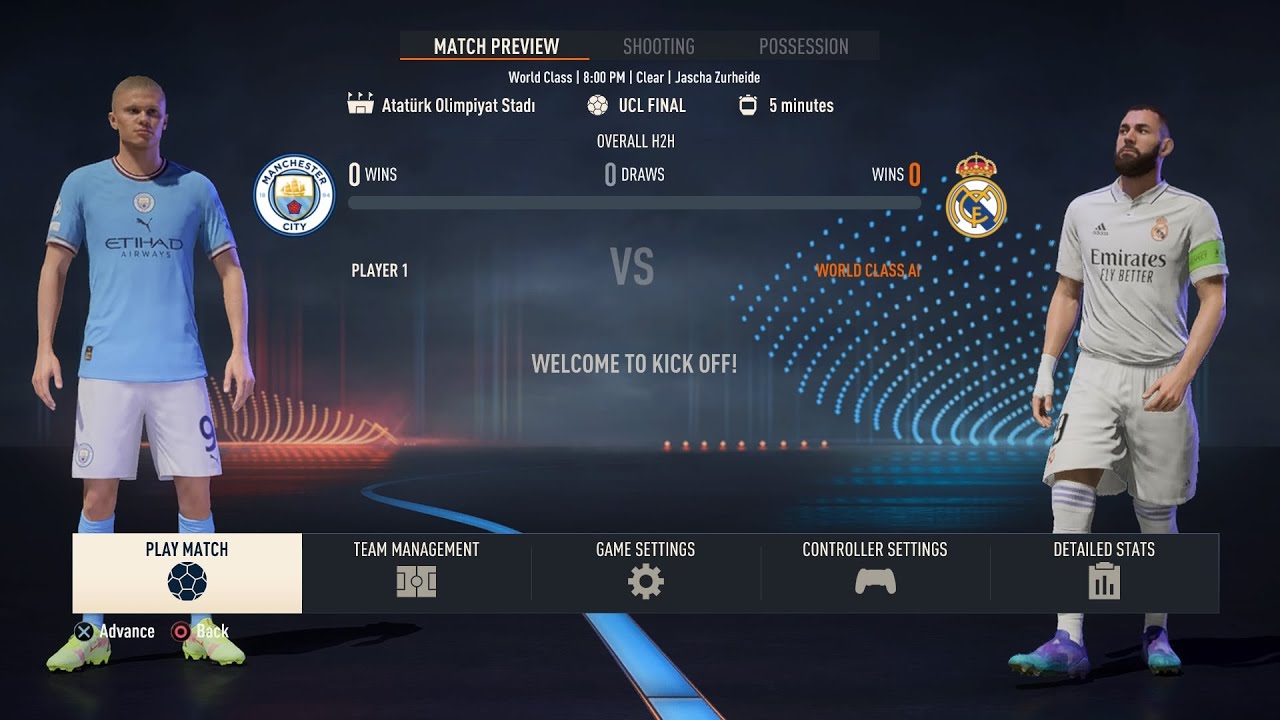Click the Overall H2H wins progress bar
The height and width of the screenshot is (720, 1280).
click(634, 202)
